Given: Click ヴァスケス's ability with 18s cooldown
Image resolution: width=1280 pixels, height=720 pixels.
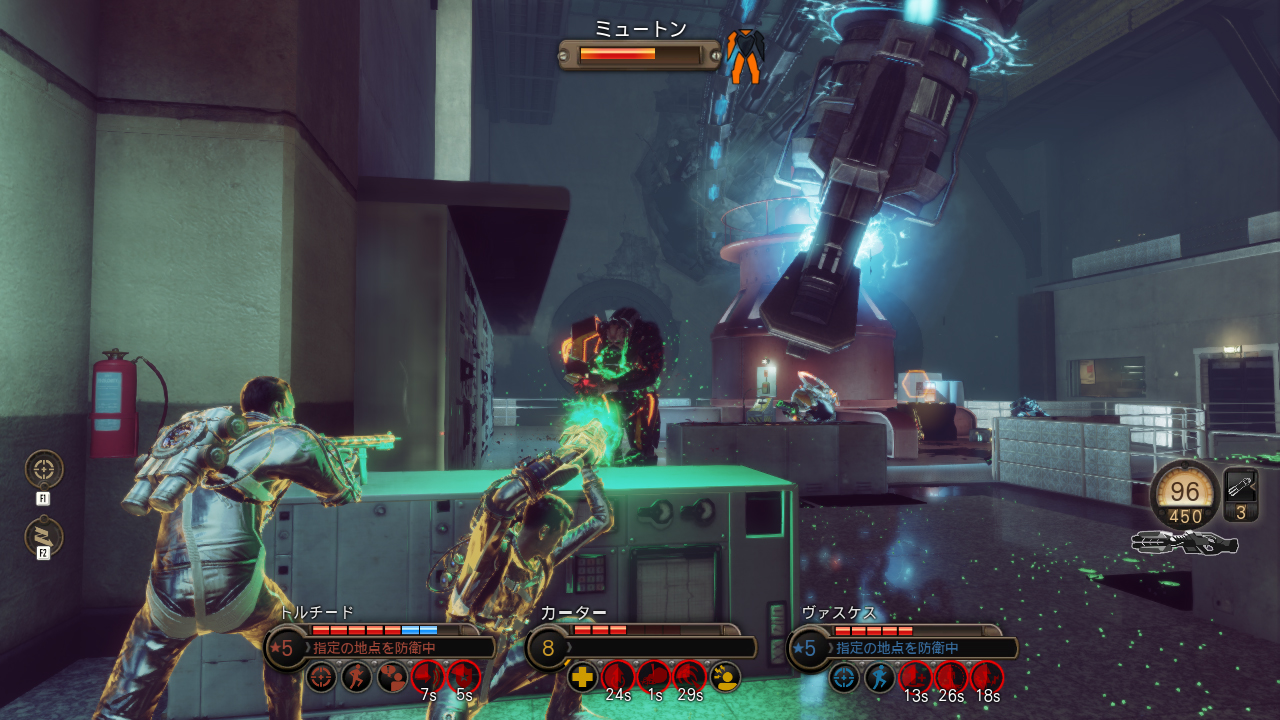Looking at the screenshot, I should pos(986,677).
